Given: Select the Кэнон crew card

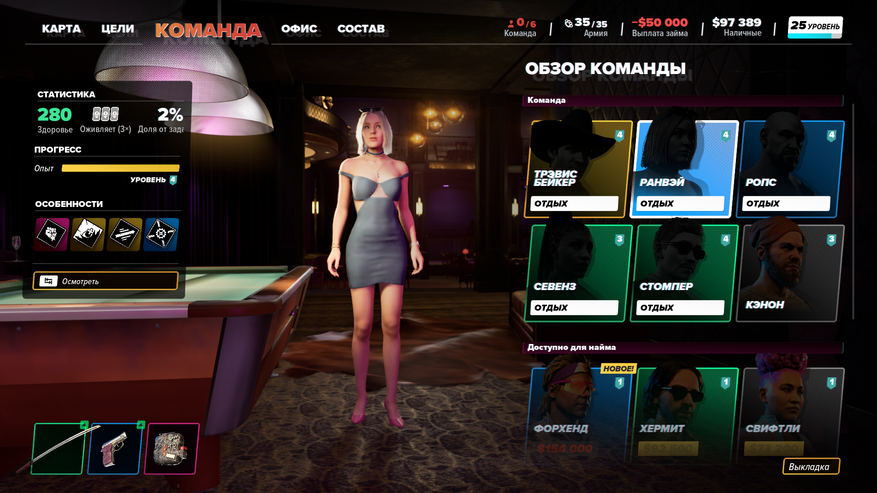Looking at the screenshot, I should click(x=792, y=272).
